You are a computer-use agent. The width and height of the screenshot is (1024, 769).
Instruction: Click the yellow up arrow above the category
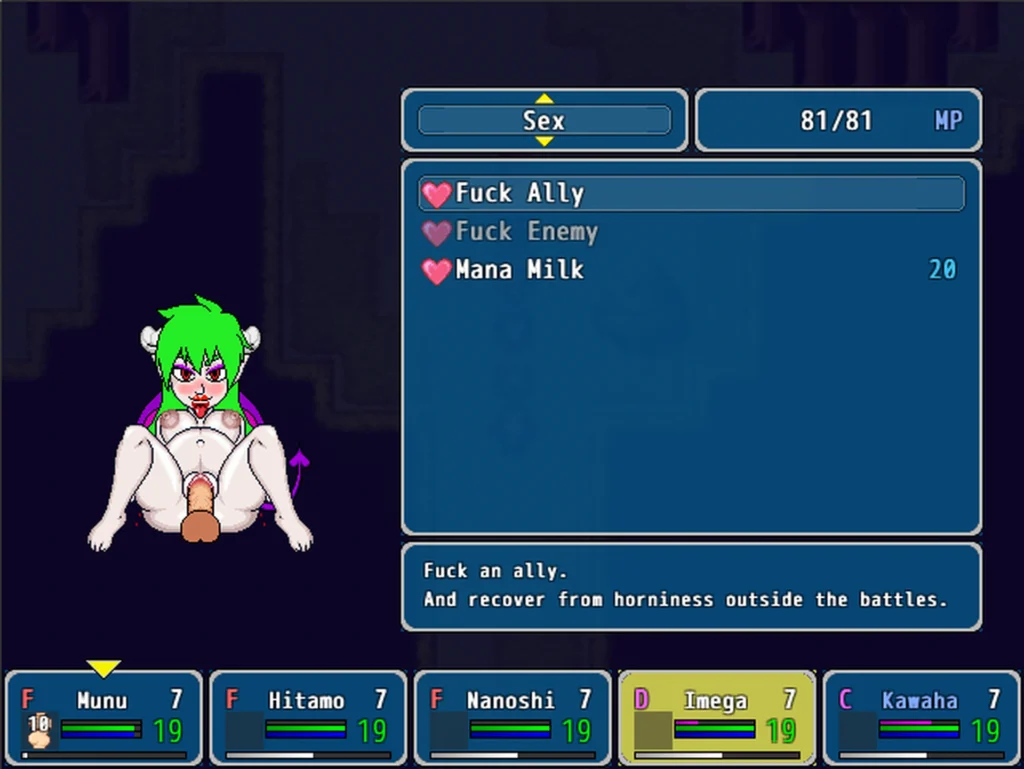(544, 98)
